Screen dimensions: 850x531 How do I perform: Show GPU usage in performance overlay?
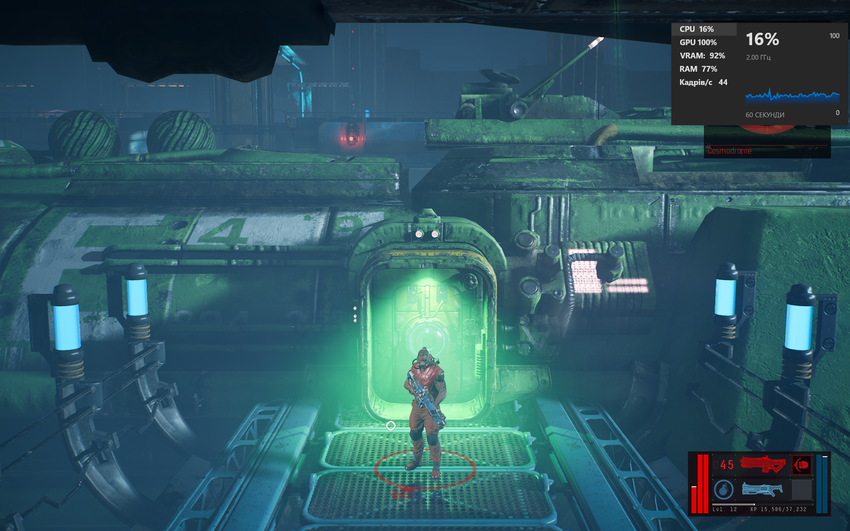click(698, 43)
